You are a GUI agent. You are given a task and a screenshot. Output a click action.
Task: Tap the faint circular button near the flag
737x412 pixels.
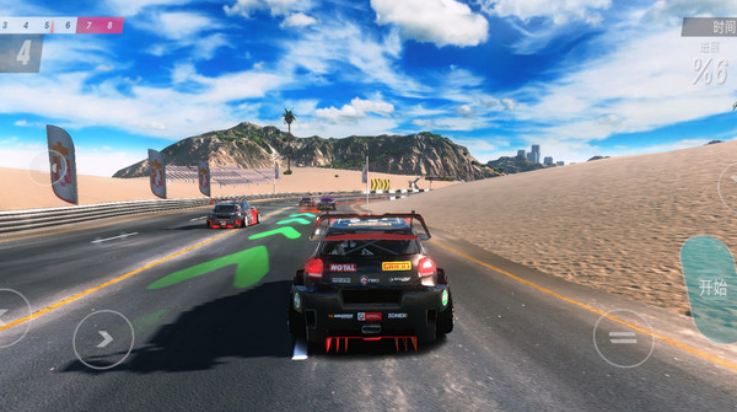(x=47, y=167)
